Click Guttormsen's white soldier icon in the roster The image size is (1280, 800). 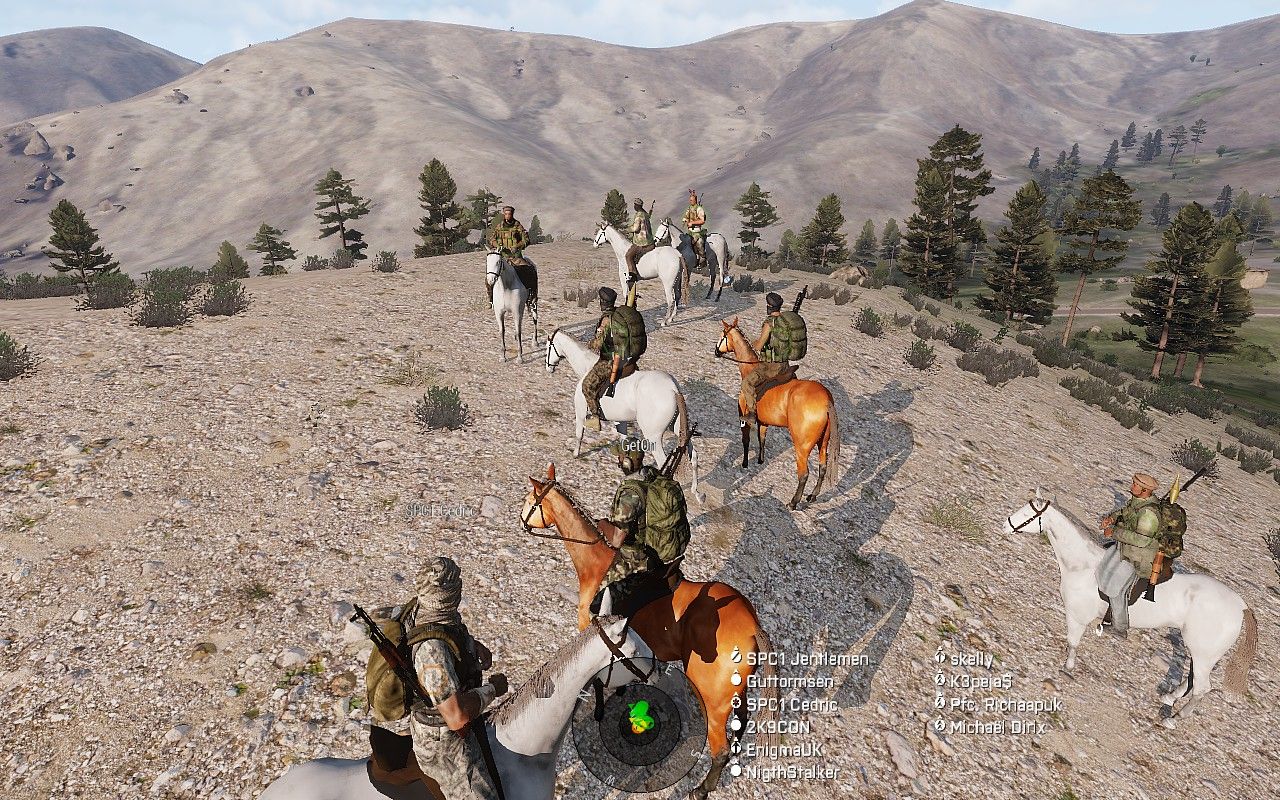(737, 681)
